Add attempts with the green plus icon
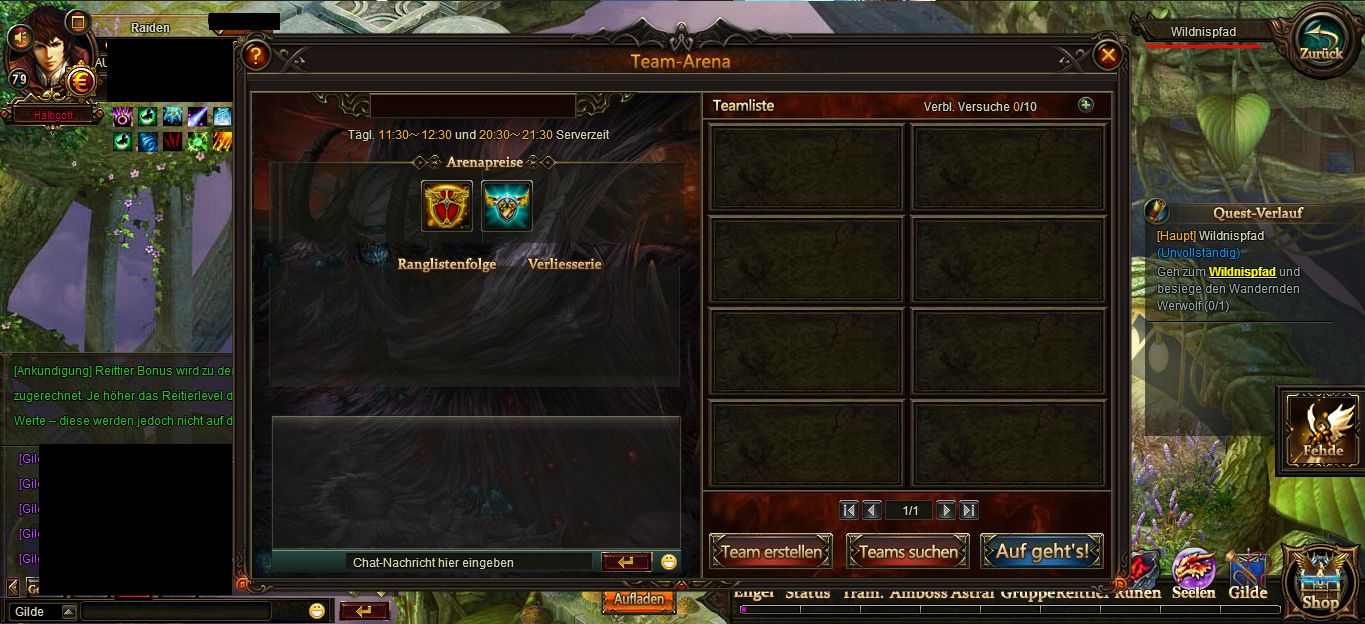The width and height of the screenshot is (1365, 624). pyautogui.click(x=1086, y=105)
